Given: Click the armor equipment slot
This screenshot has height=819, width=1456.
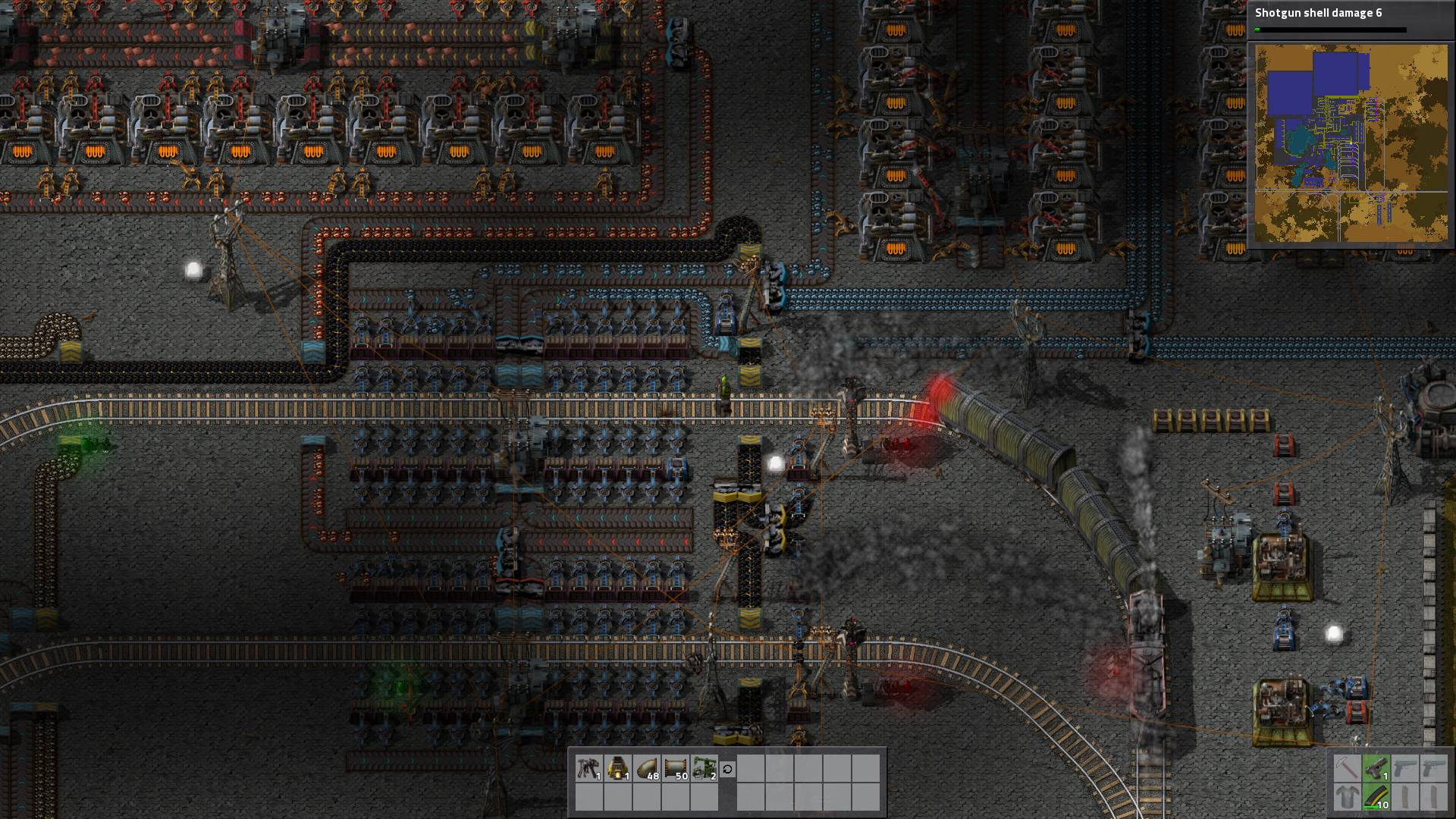Looking at the screenshot, I should tap(1347, 797).
